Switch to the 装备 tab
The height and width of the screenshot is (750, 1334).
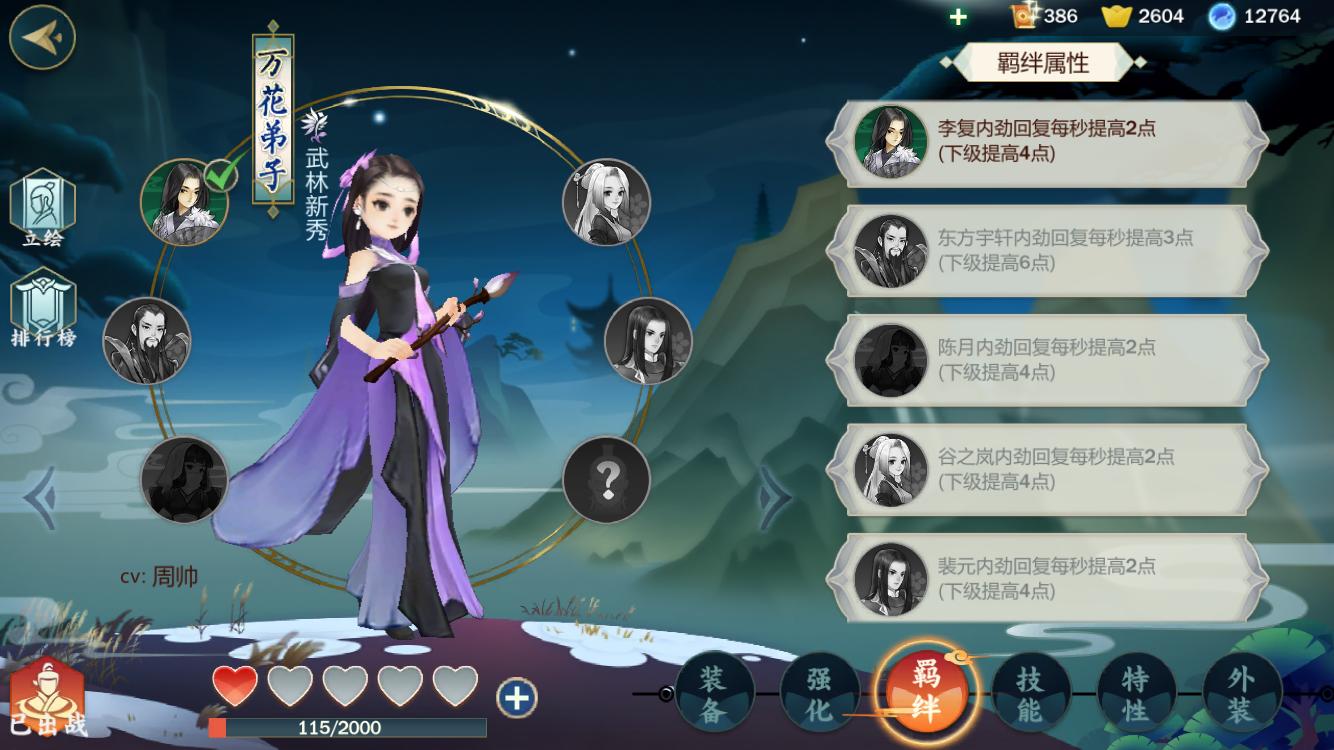point(713,693)
